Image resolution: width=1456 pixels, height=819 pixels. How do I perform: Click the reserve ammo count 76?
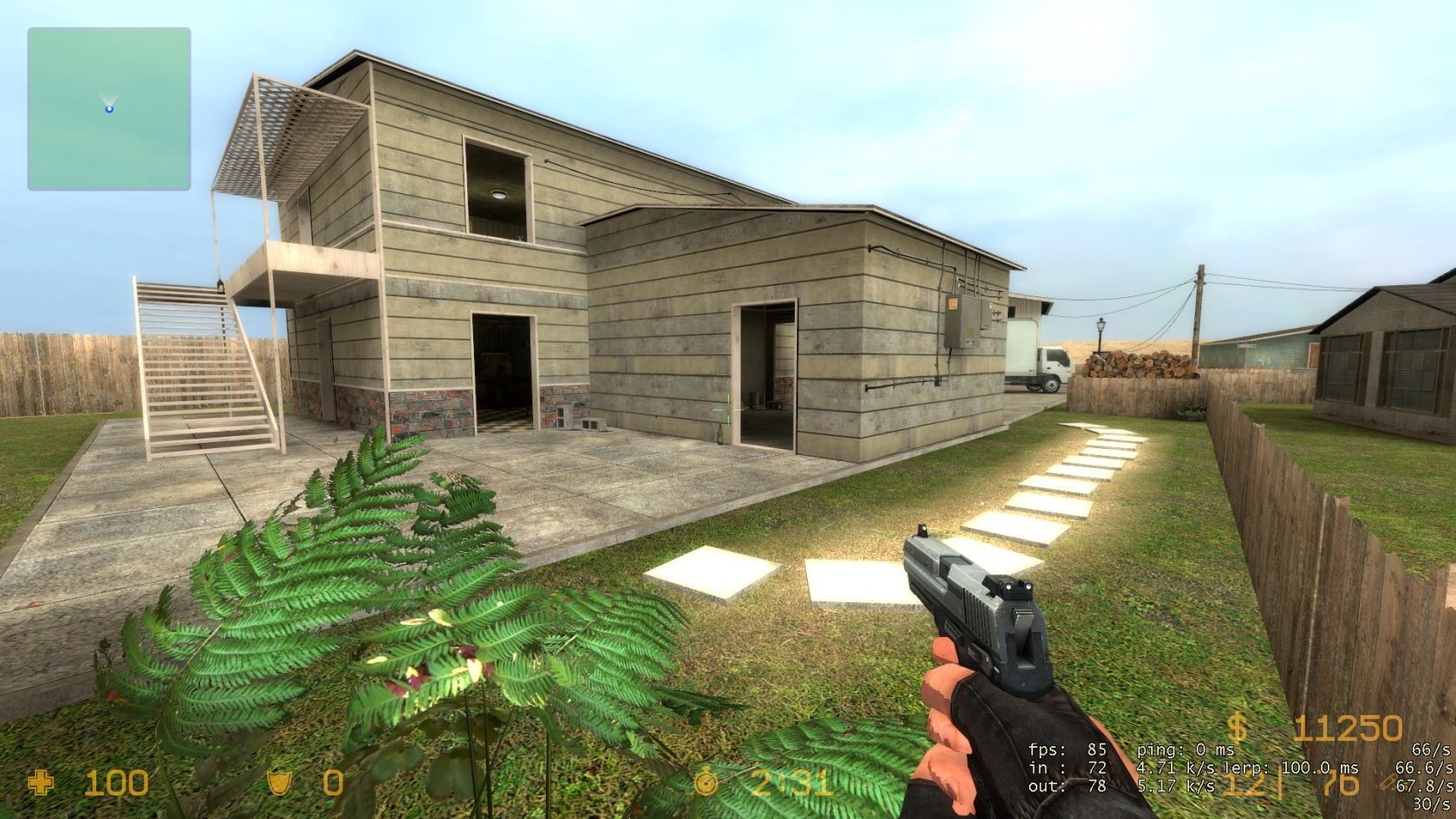(x=1340, y=784)
